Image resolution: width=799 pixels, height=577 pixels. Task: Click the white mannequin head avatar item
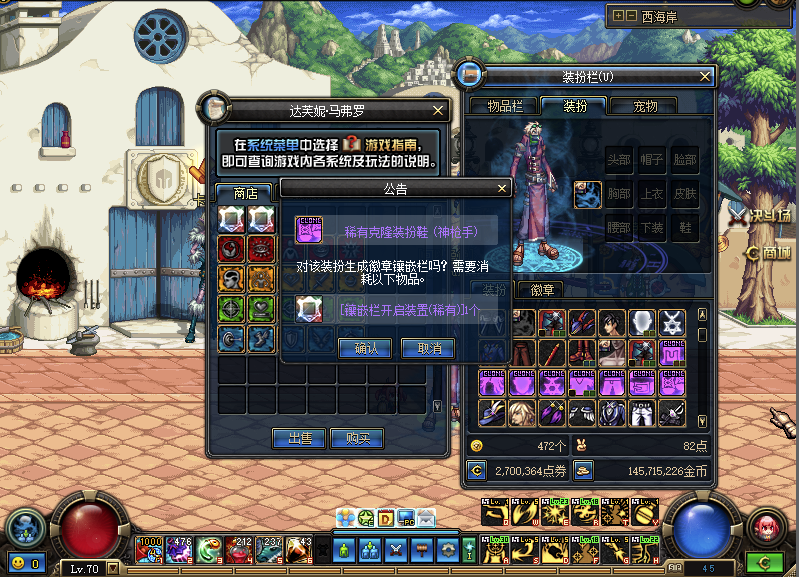tap(643, 322)
